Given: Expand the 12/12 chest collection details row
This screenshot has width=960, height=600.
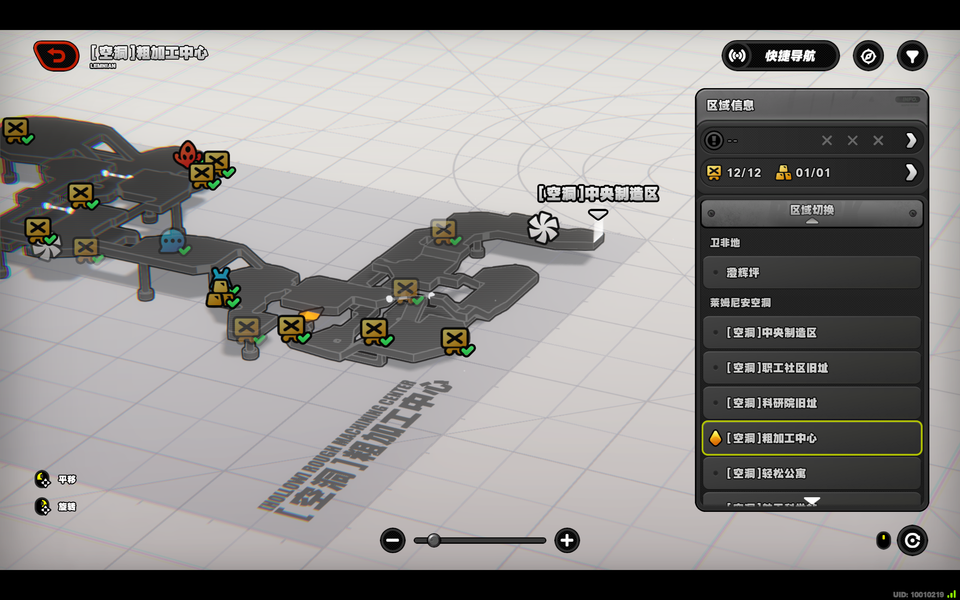Looking at the screenshot, I should click(911, 172).
